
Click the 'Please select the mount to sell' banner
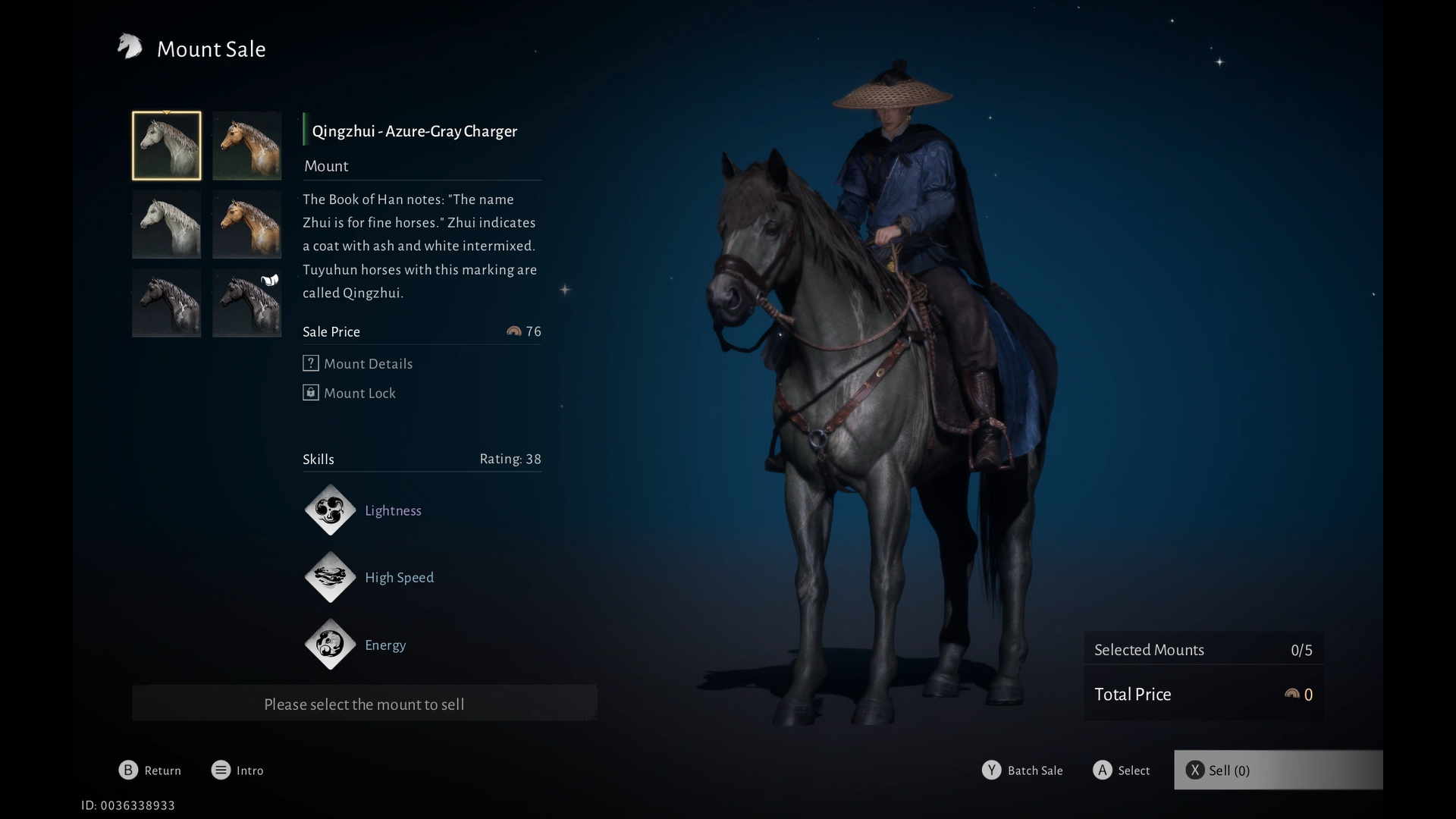pyautogui.click(x=364, y=704)
